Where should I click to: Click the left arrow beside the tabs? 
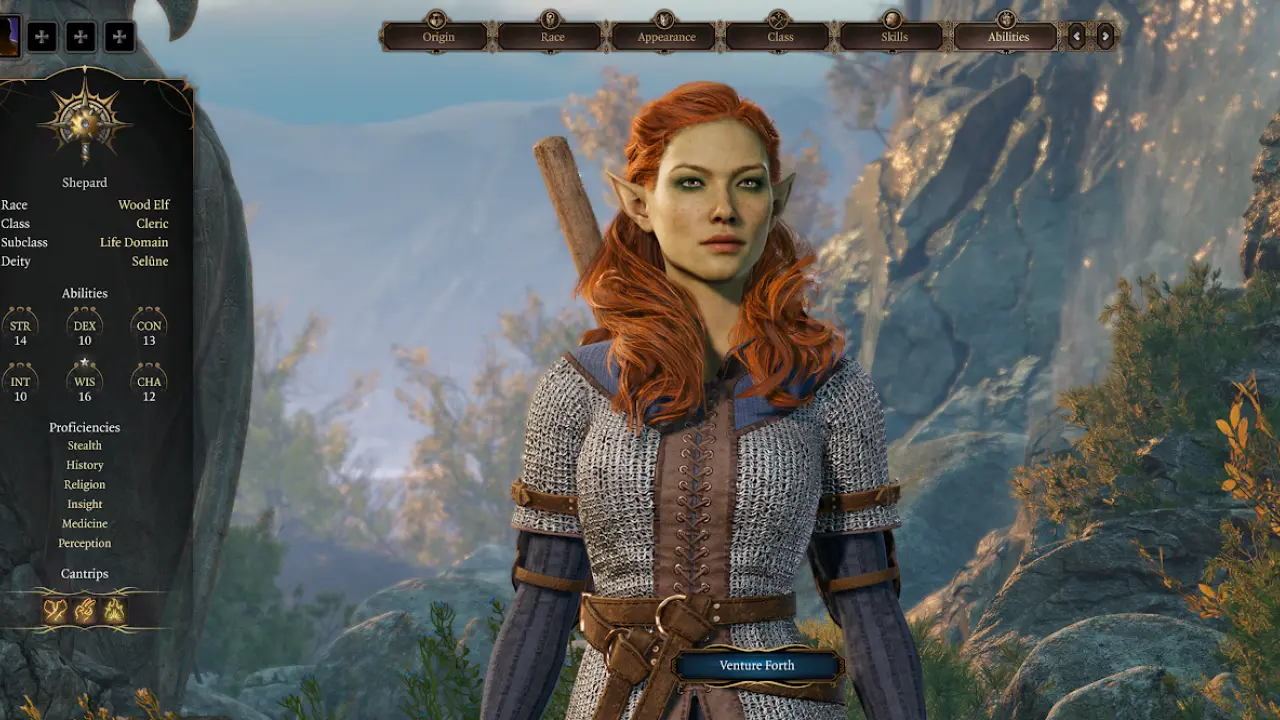(x=1077, y=37)
